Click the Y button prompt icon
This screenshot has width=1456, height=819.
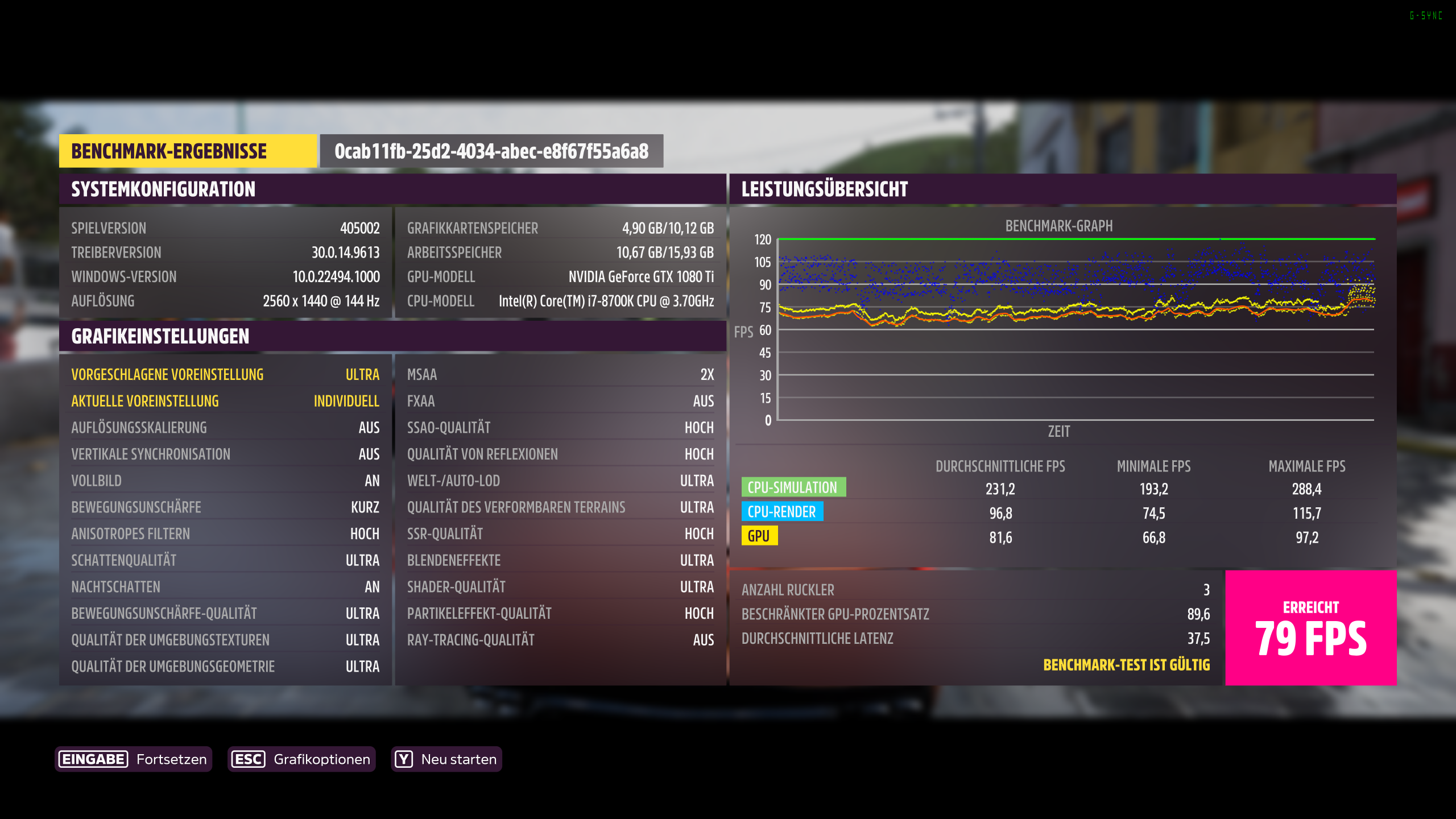coord(404,759)
